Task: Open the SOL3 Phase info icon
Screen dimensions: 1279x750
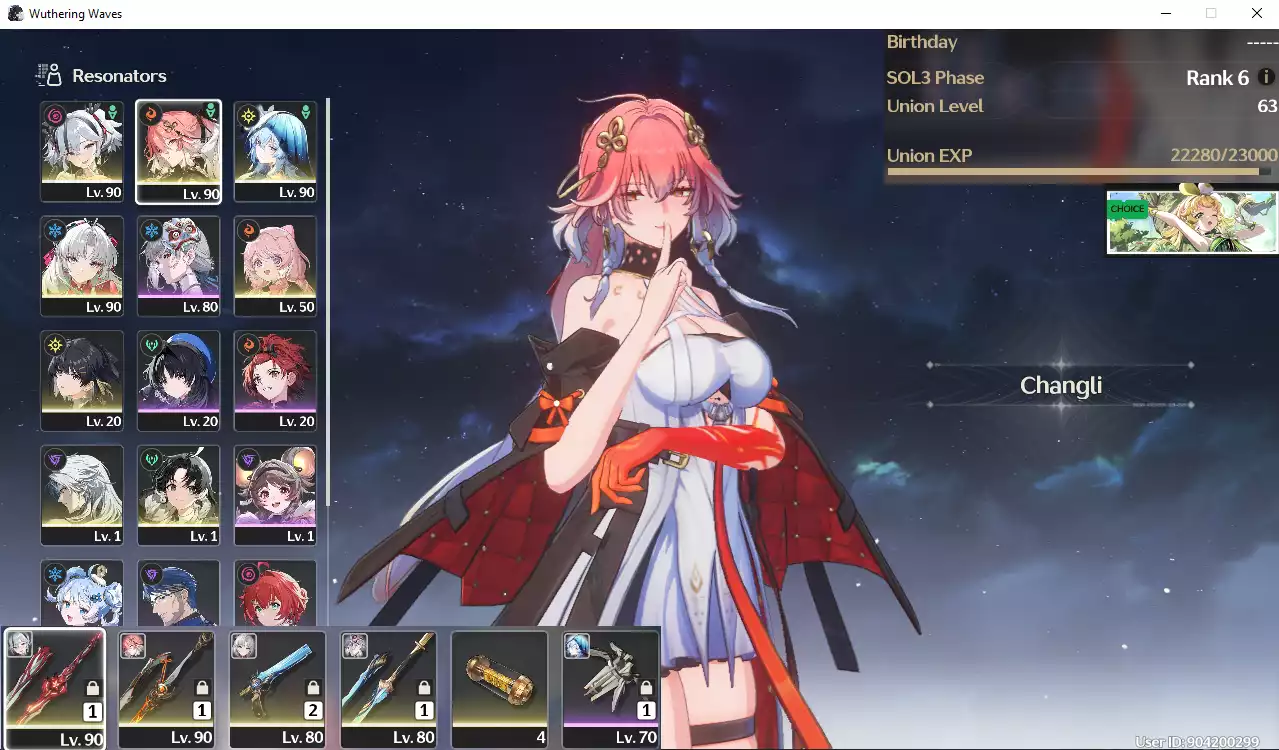Action: (x=1266, y=77)
